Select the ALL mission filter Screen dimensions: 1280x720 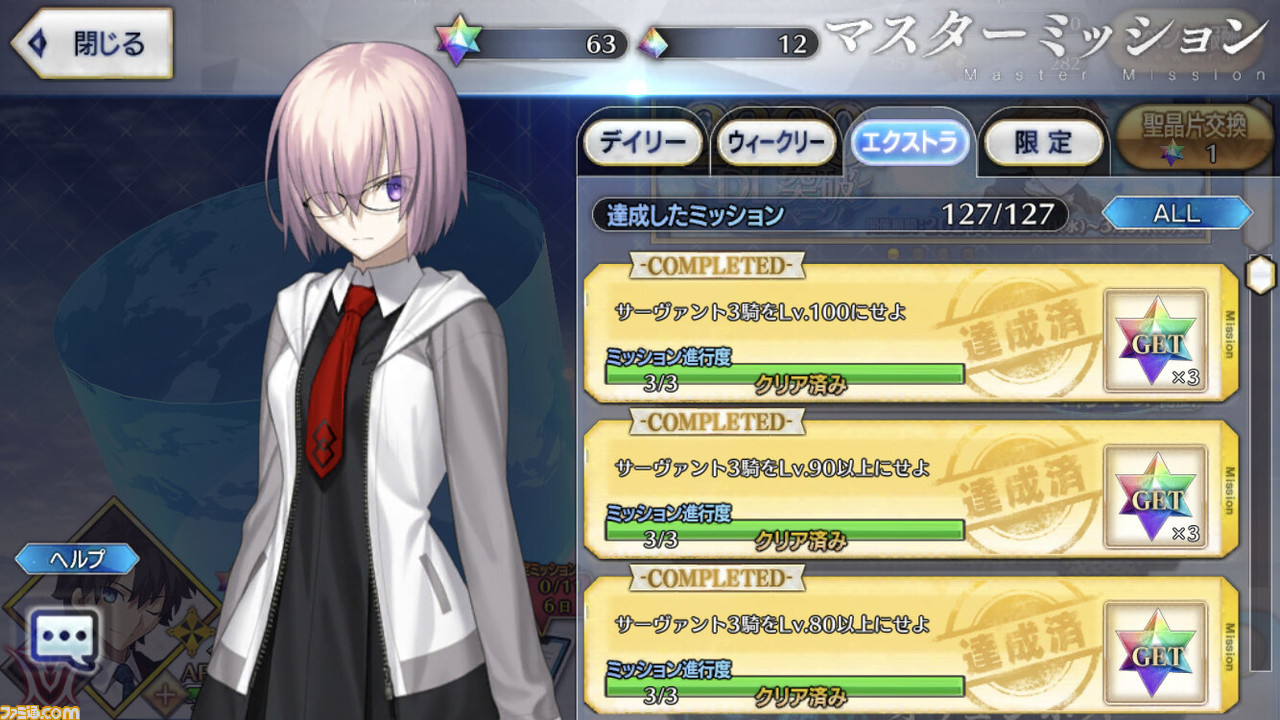coord(1178,212)
